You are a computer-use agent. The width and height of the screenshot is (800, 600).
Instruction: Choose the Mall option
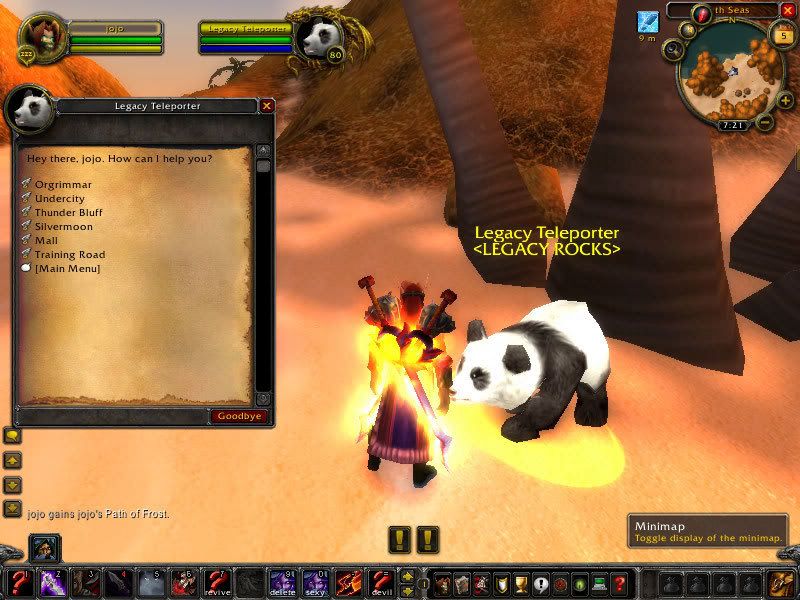pos(45,240)
